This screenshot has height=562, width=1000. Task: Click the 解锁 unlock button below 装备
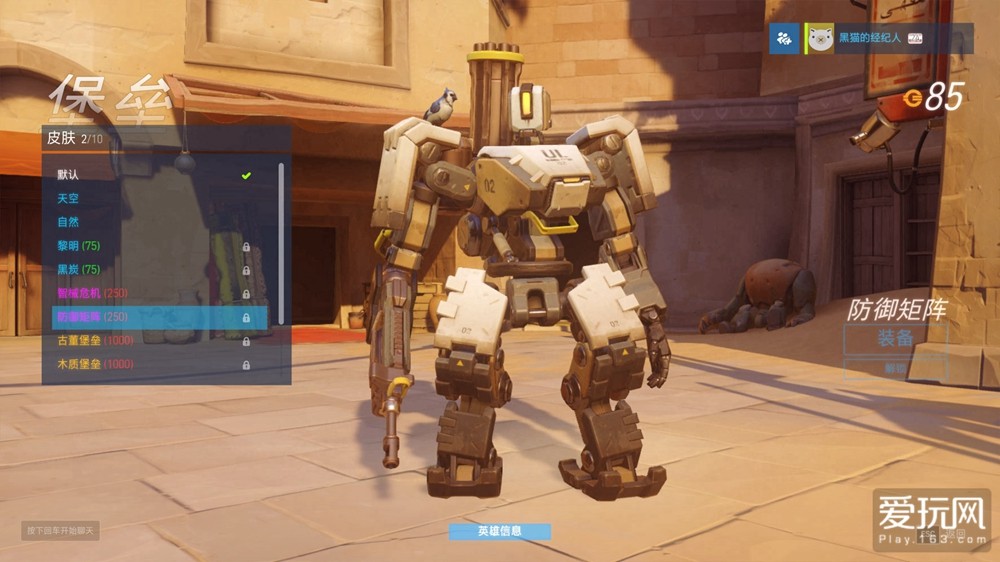895,368
